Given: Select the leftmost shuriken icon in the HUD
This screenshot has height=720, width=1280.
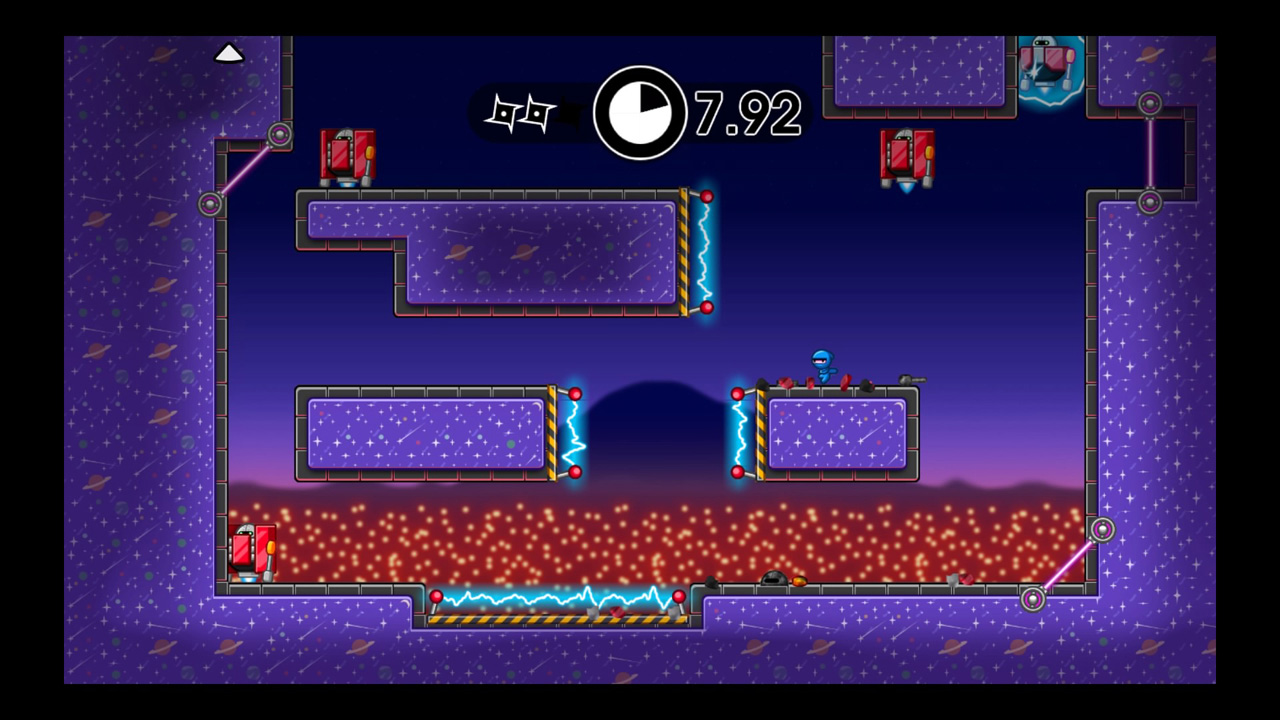Looking at the screenshot, I should [505, 112].
